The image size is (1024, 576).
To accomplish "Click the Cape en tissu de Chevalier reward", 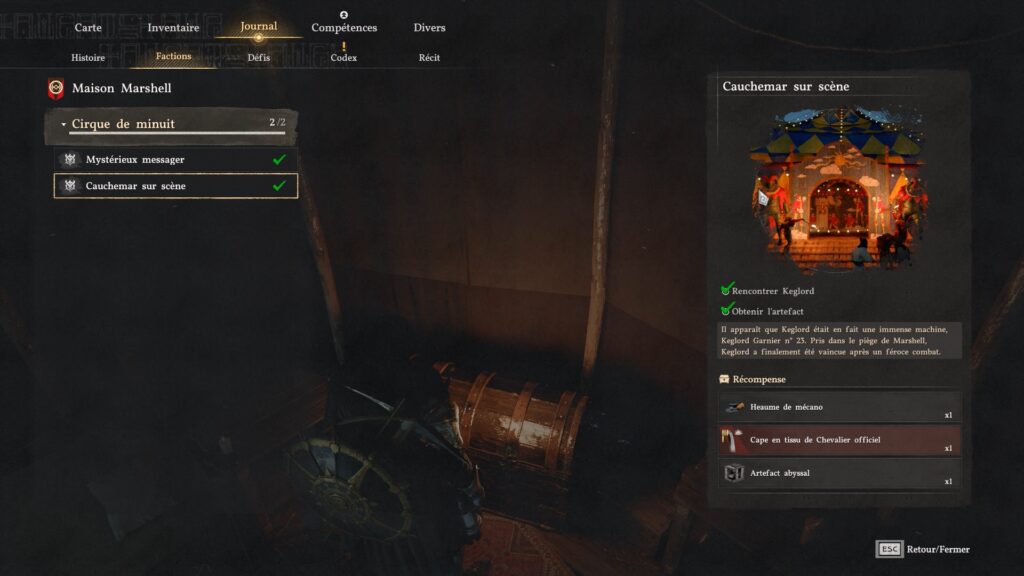I will point(839,440).
